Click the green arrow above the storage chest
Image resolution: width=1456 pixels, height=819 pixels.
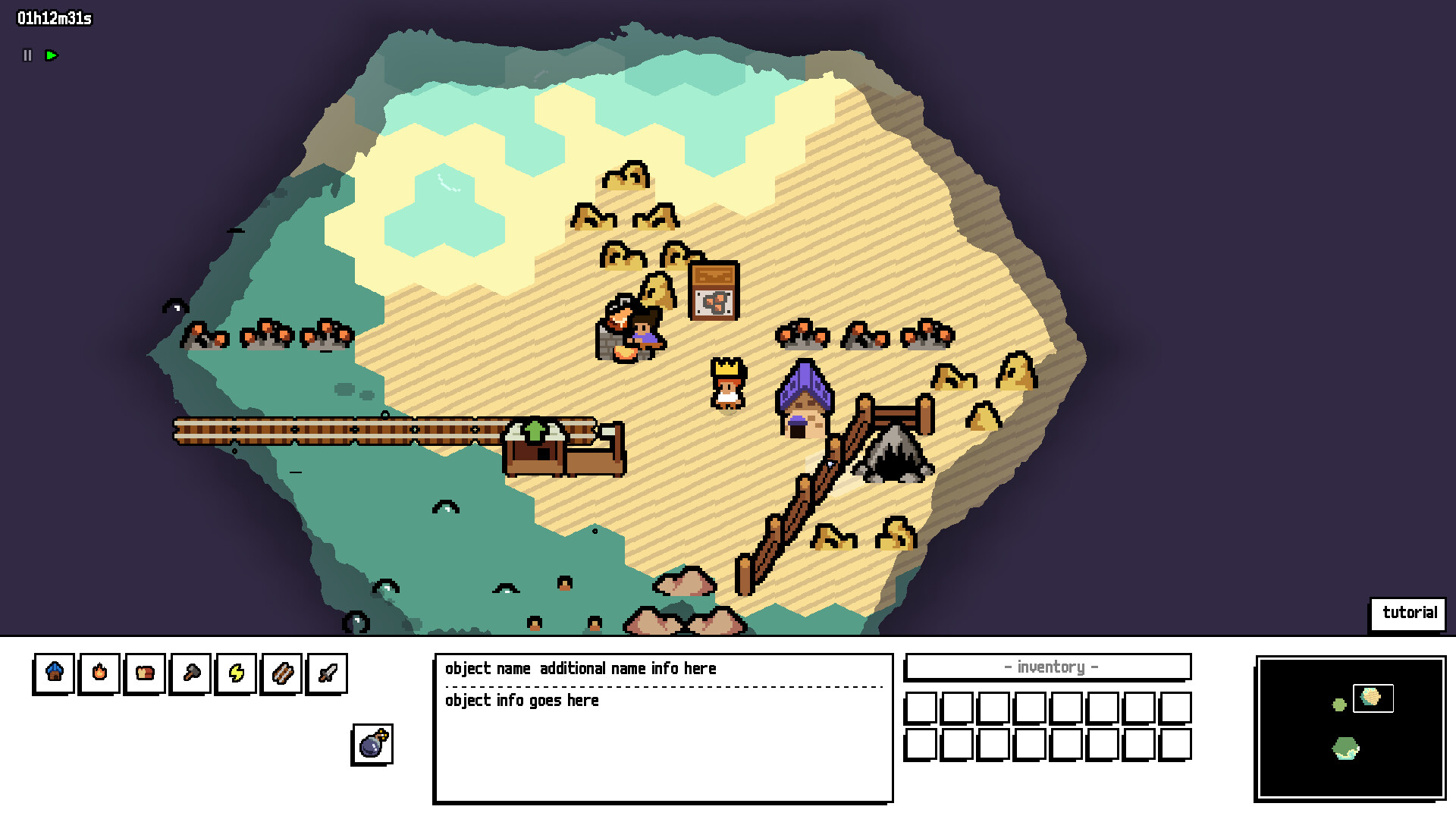(535, 431)
